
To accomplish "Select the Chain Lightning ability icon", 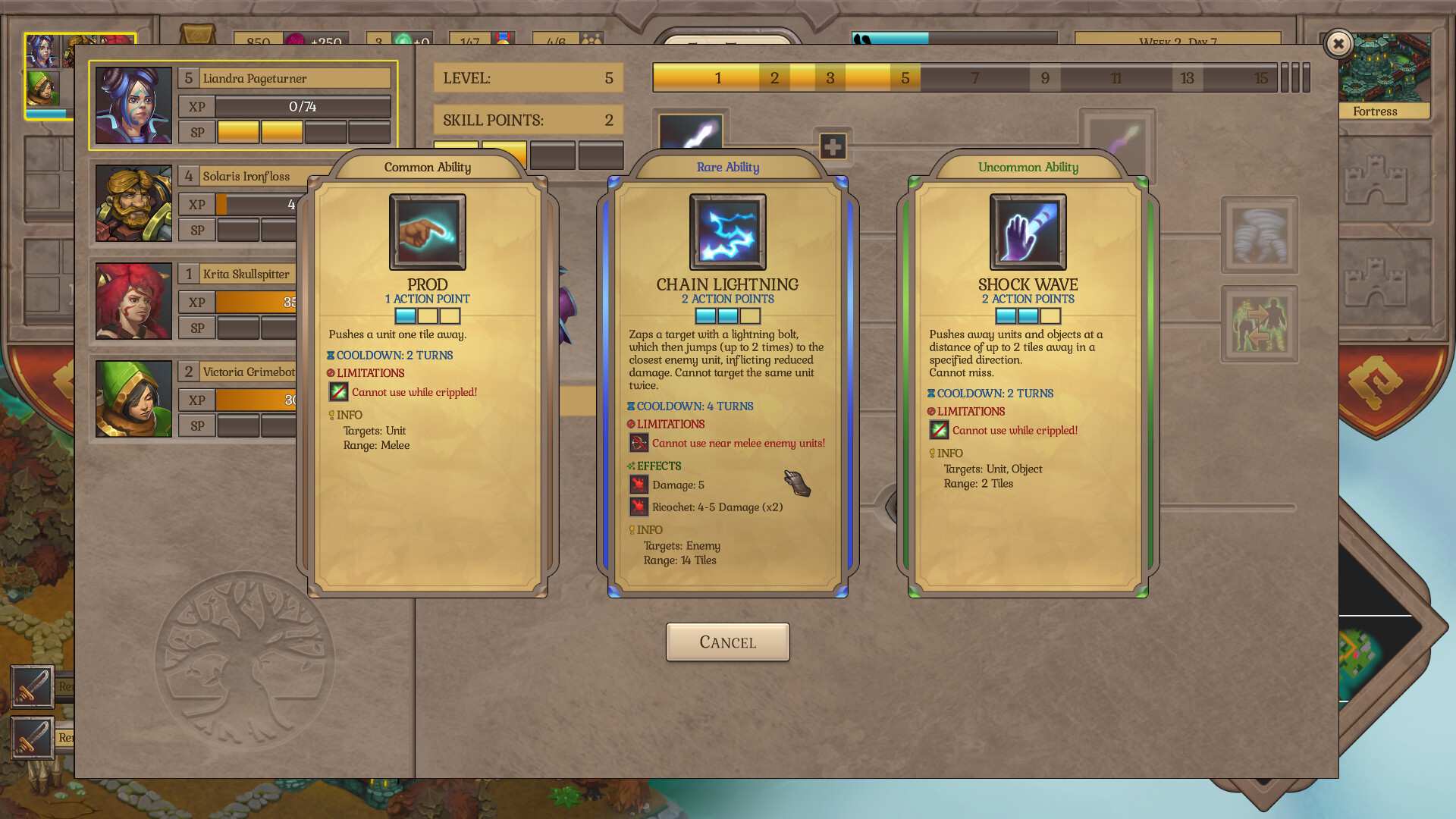I will 727,232.
